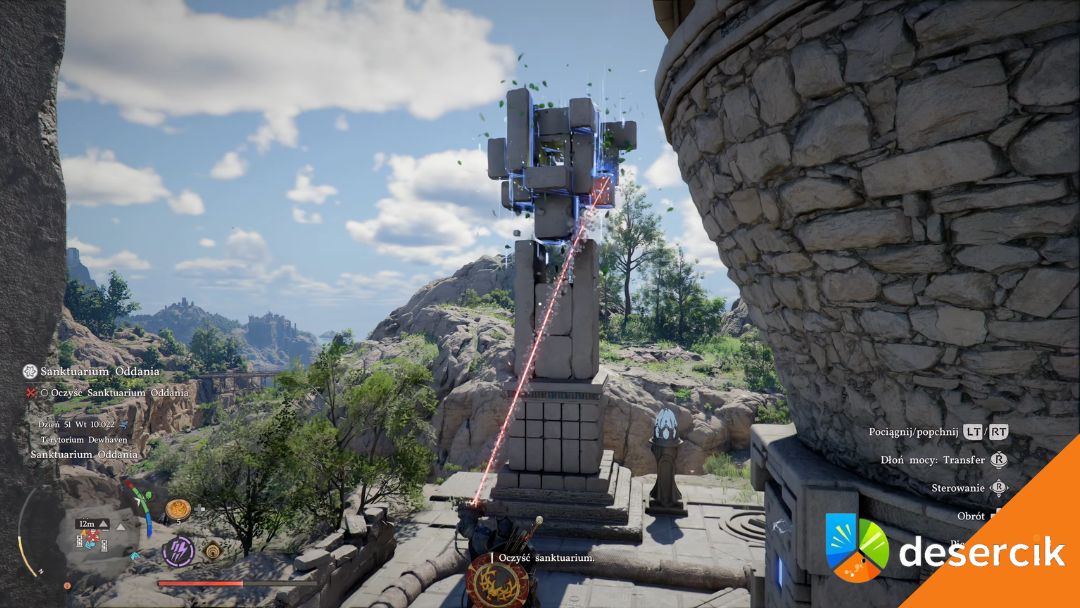
Task: Select the golden spiral ability icon
Action: coord(212,549)
